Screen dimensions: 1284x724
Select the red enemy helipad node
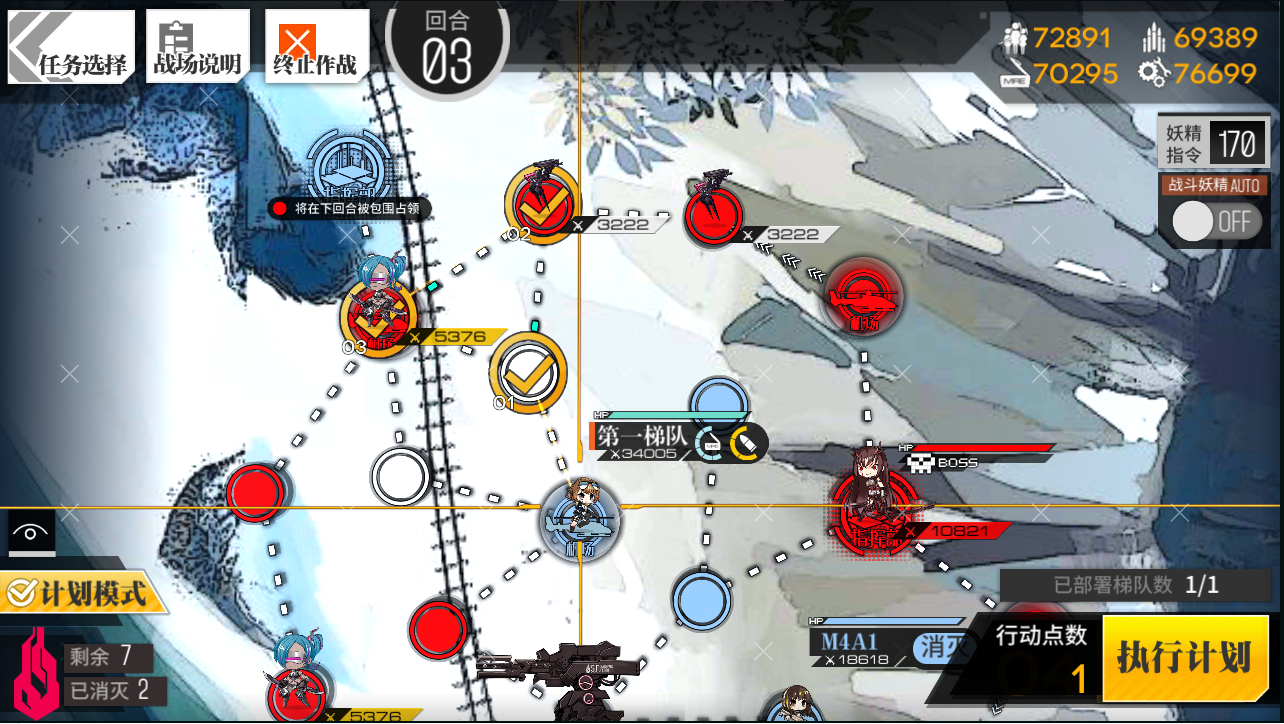864,296
